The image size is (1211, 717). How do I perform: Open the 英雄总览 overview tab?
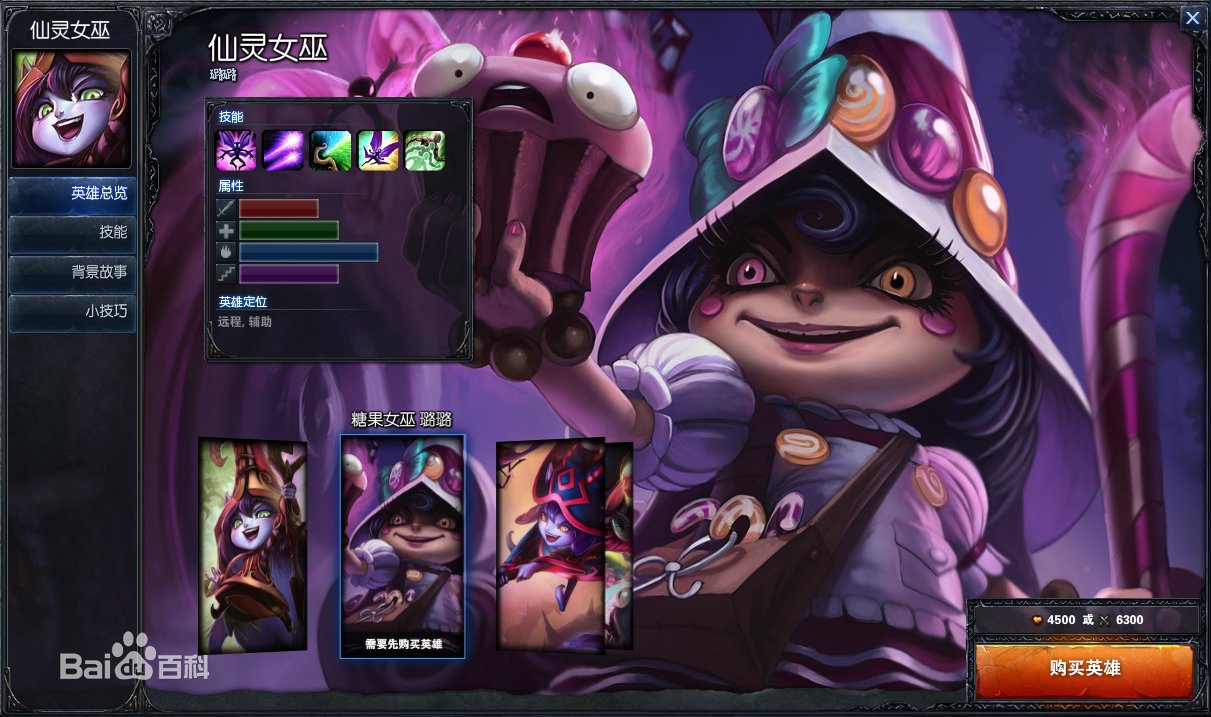tap(70, 194)
